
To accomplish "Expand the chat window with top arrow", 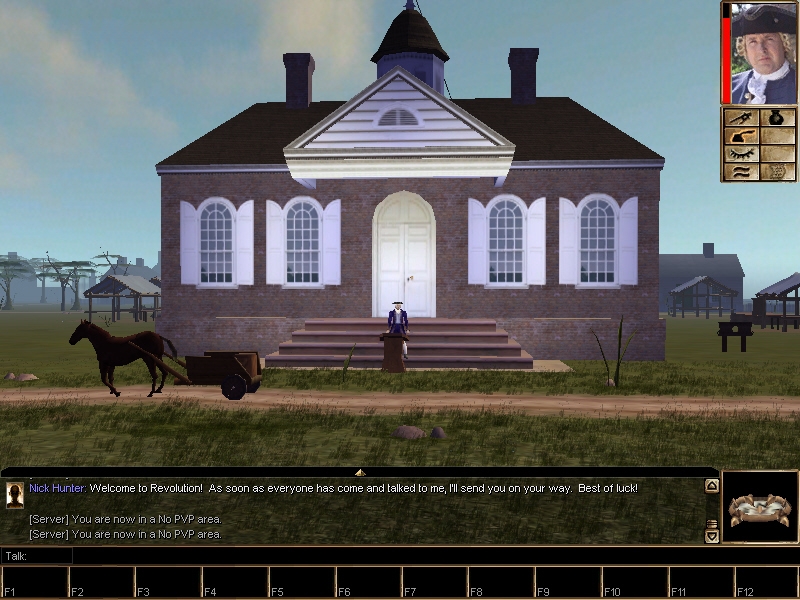I will pos(360,471).
